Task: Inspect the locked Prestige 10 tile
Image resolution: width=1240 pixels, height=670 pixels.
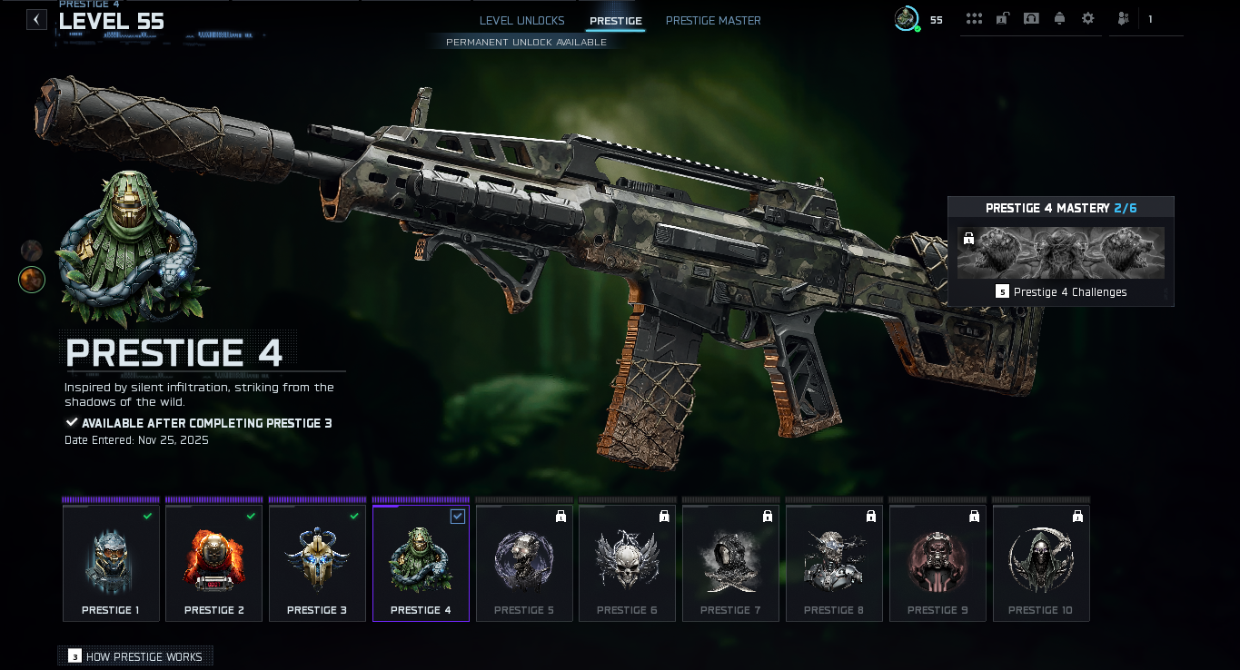Action: pyautogui.click(x=1041, y=563)
